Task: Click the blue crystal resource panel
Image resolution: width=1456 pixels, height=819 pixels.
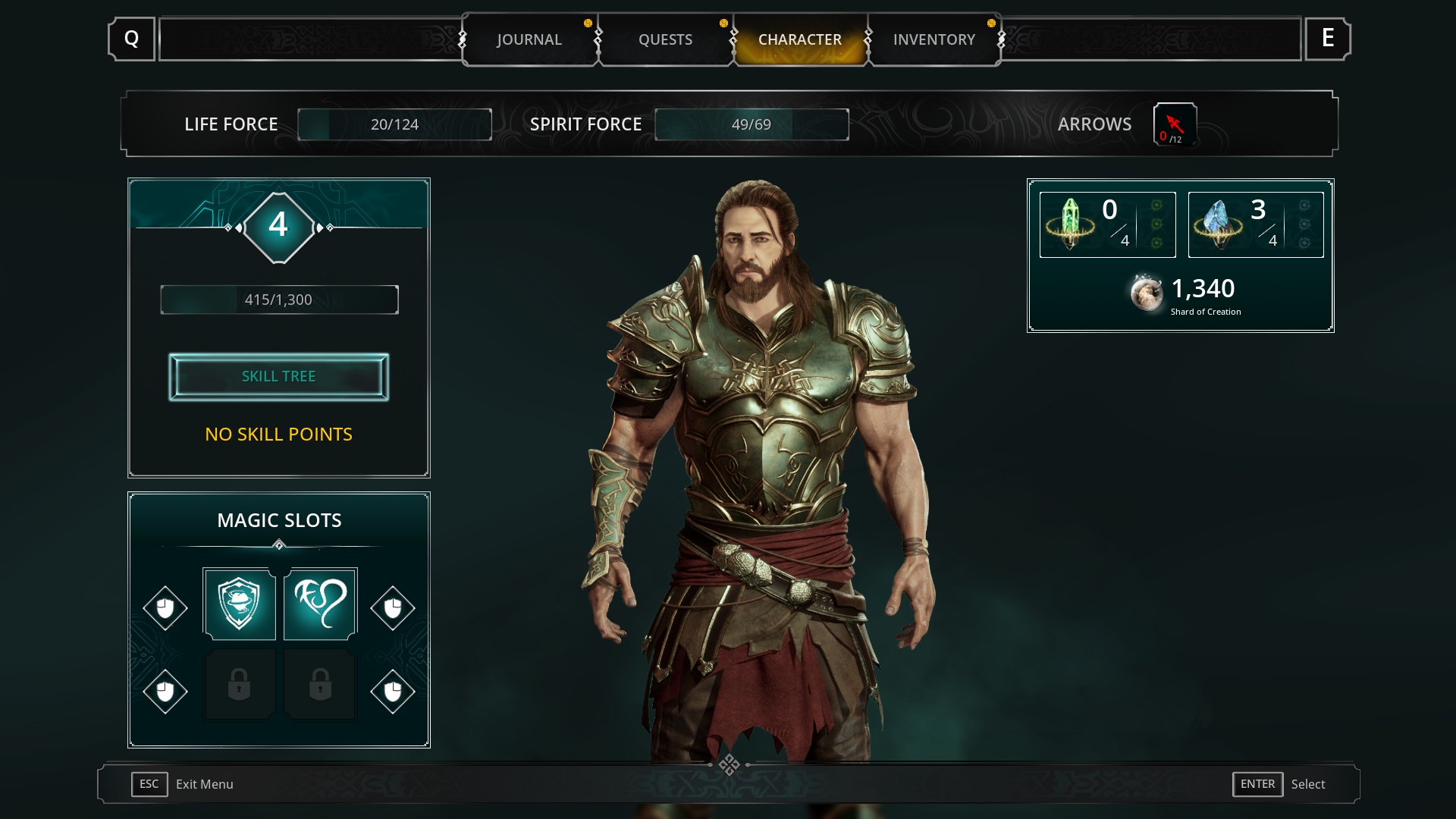Action: click(1255, 224)
